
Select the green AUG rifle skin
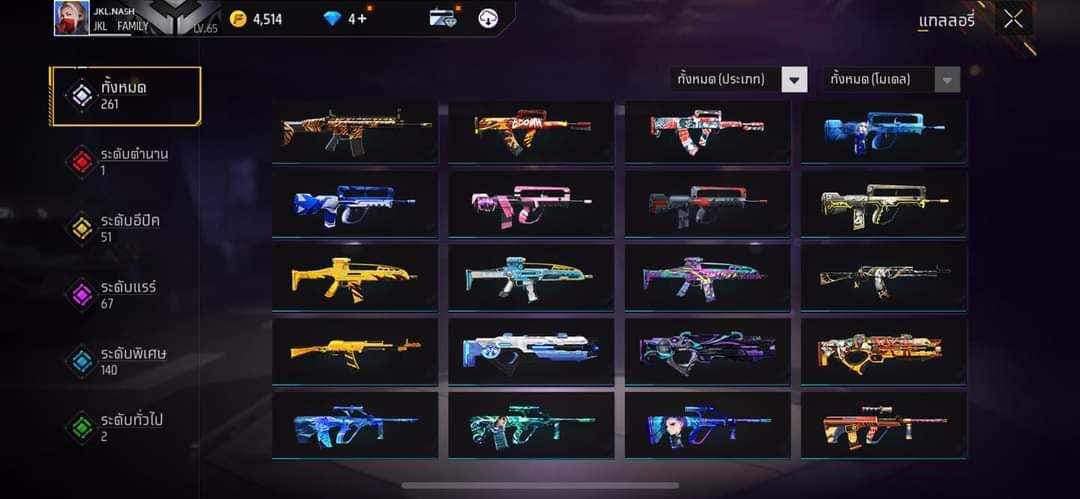coord(531,425)
